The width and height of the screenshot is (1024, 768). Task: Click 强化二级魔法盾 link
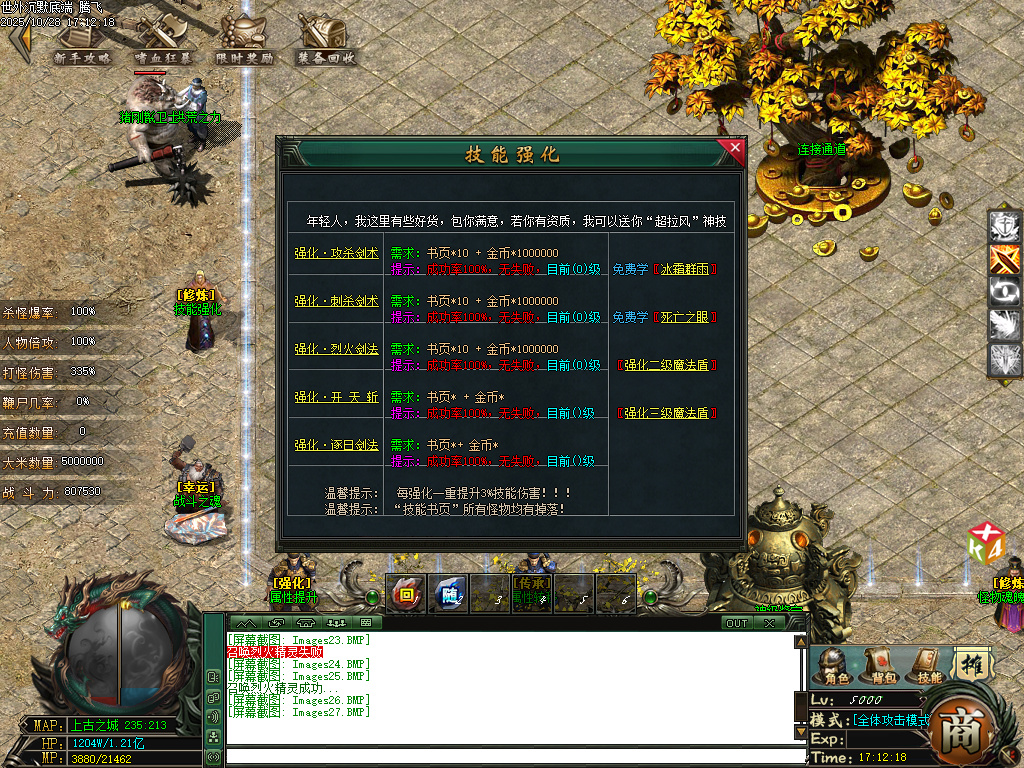pyautogui.click(x=666, y=365)
